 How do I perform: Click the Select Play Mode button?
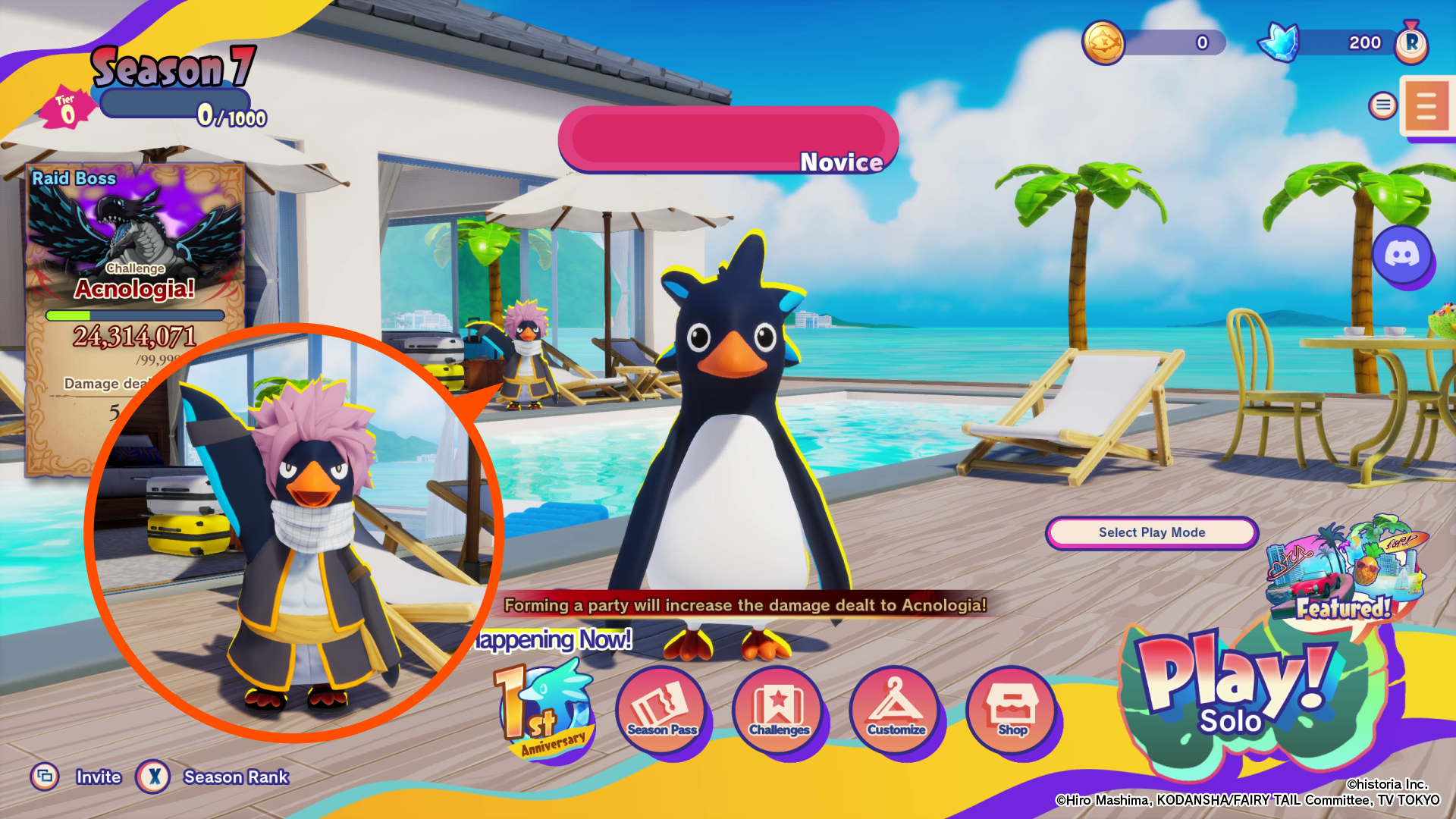(1151, 532)
